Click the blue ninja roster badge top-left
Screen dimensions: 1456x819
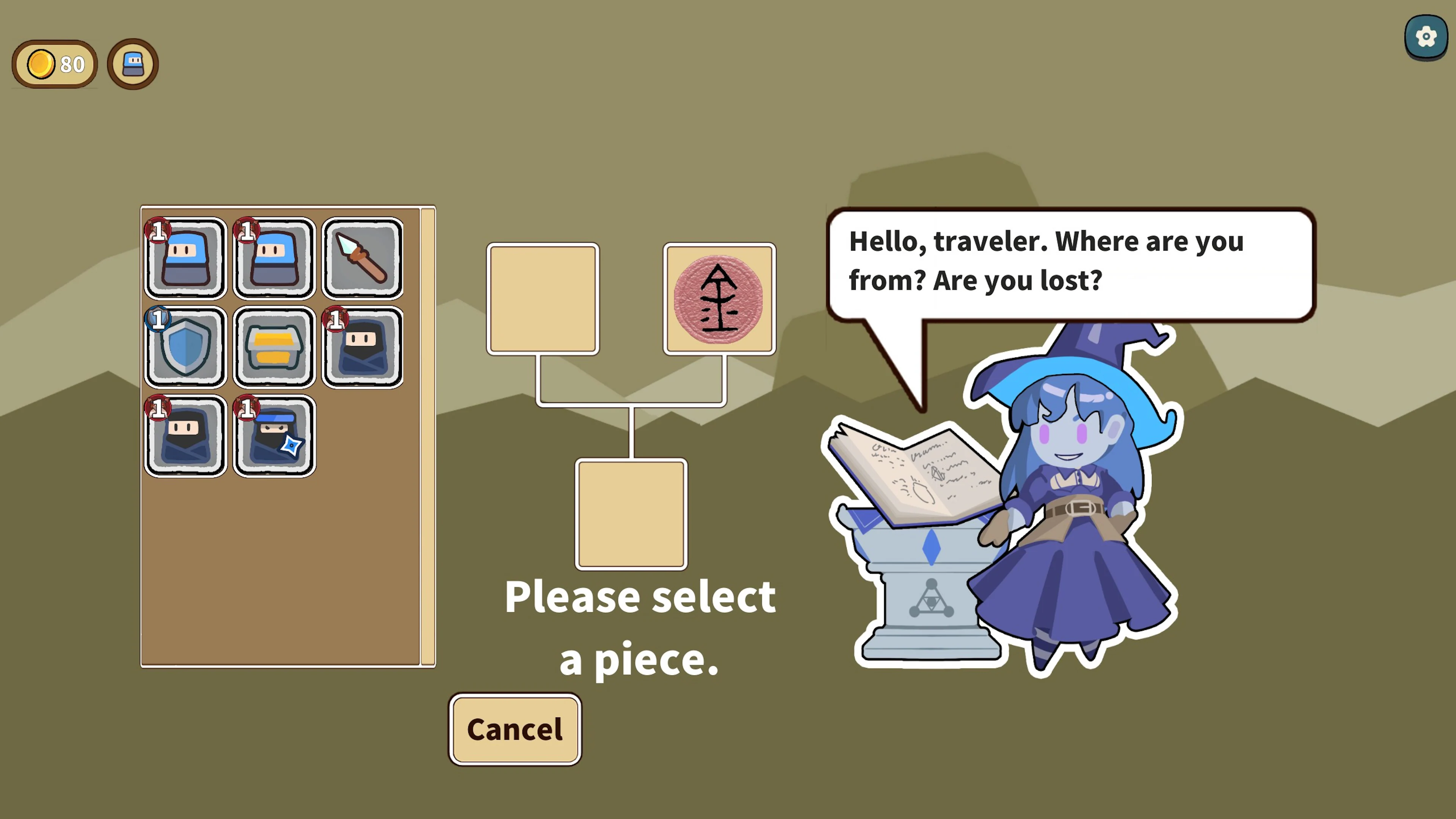click(132, 63)
